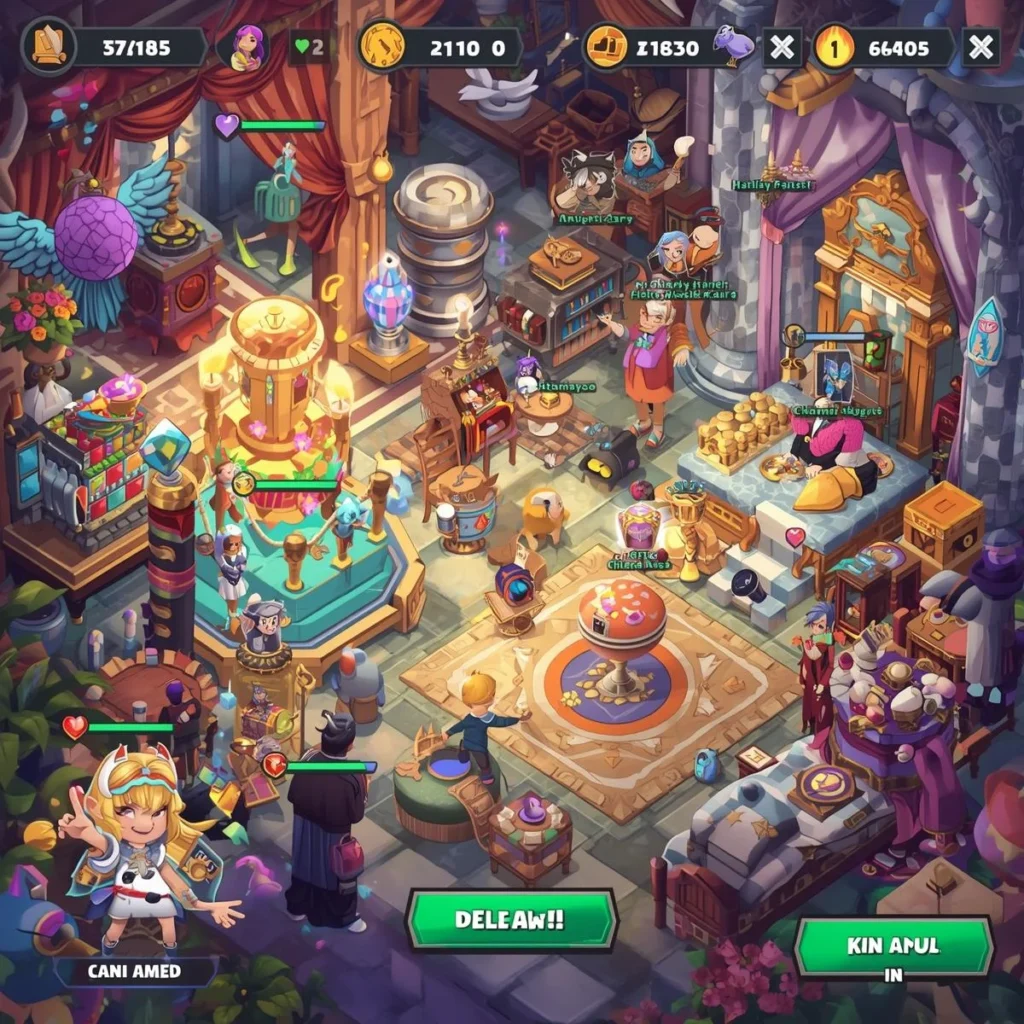The height and width of the screenshot is (1024, 1024).
Task: Click the green DELEAW!! button
Action: point(511,920)
